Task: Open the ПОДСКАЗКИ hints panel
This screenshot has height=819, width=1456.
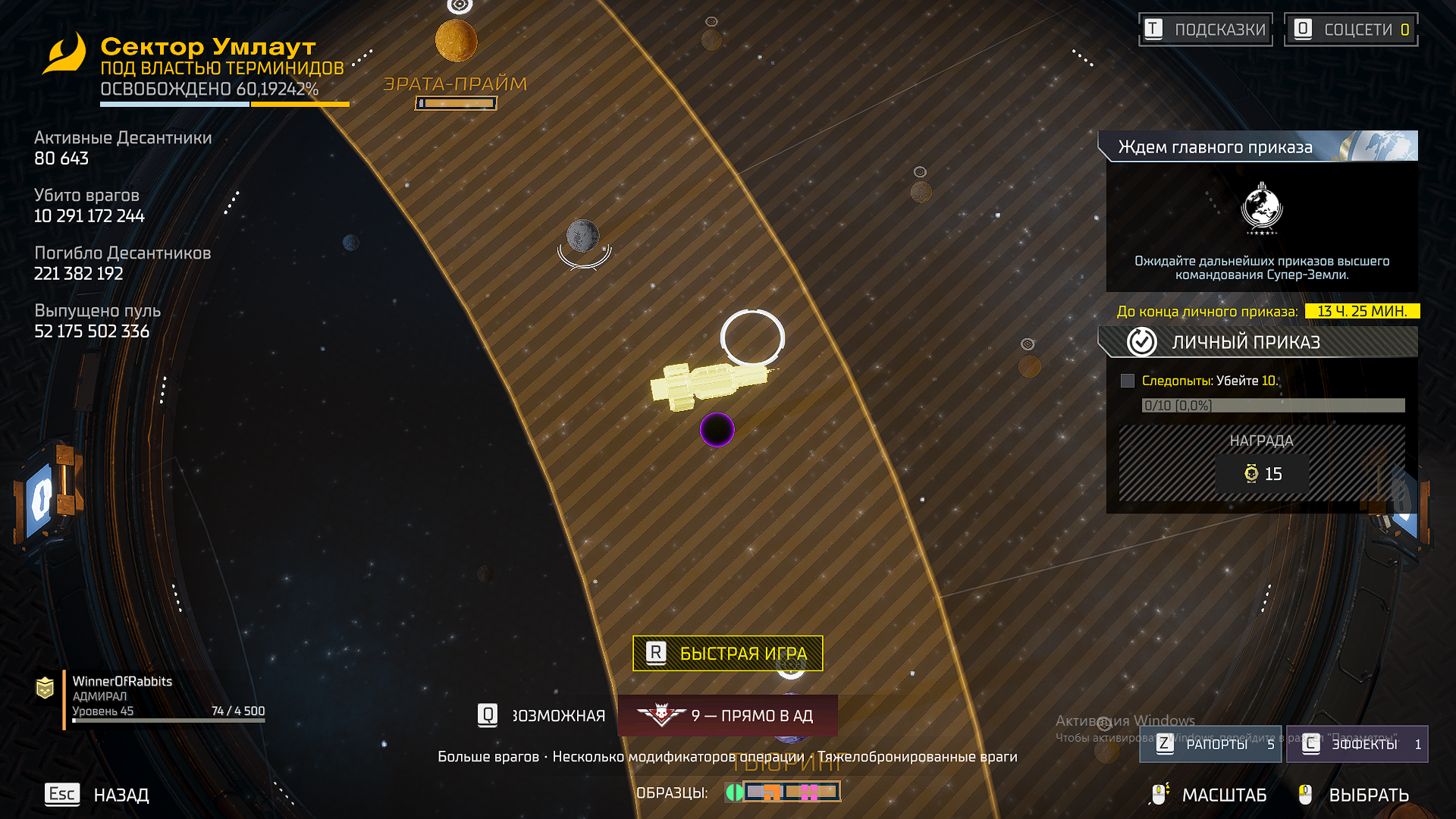Action: (x=1206, y=30)
